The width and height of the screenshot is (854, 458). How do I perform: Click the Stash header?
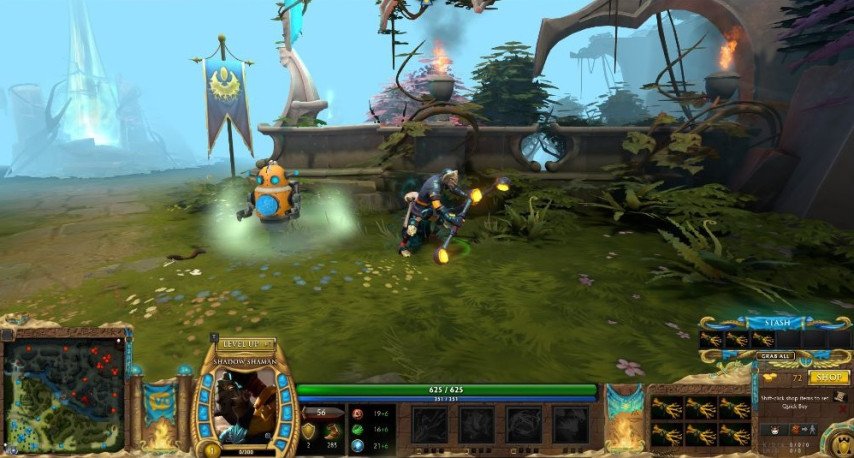[x=776, y=323]
